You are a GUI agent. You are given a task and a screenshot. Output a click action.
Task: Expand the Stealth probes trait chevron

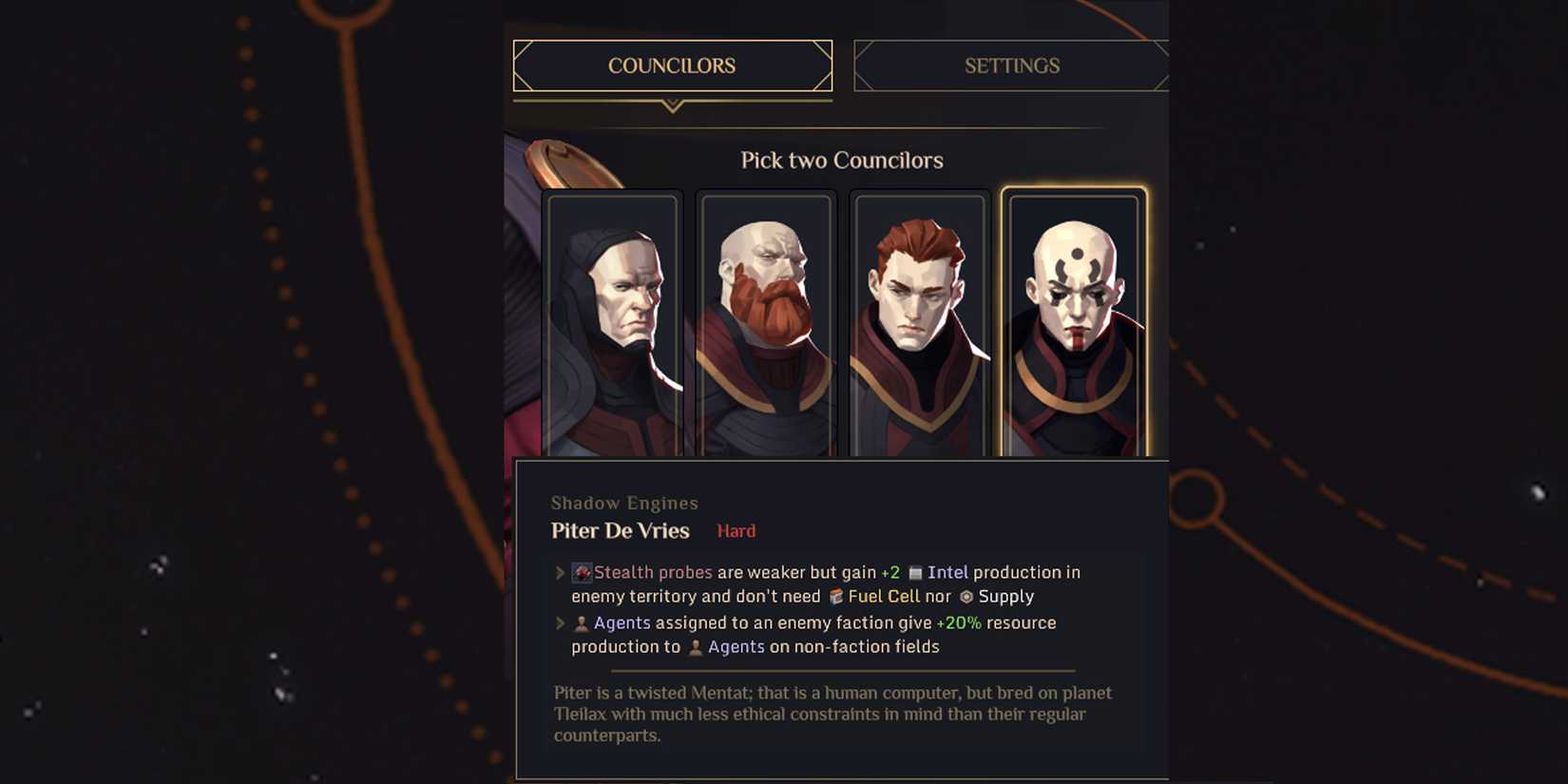559,572
